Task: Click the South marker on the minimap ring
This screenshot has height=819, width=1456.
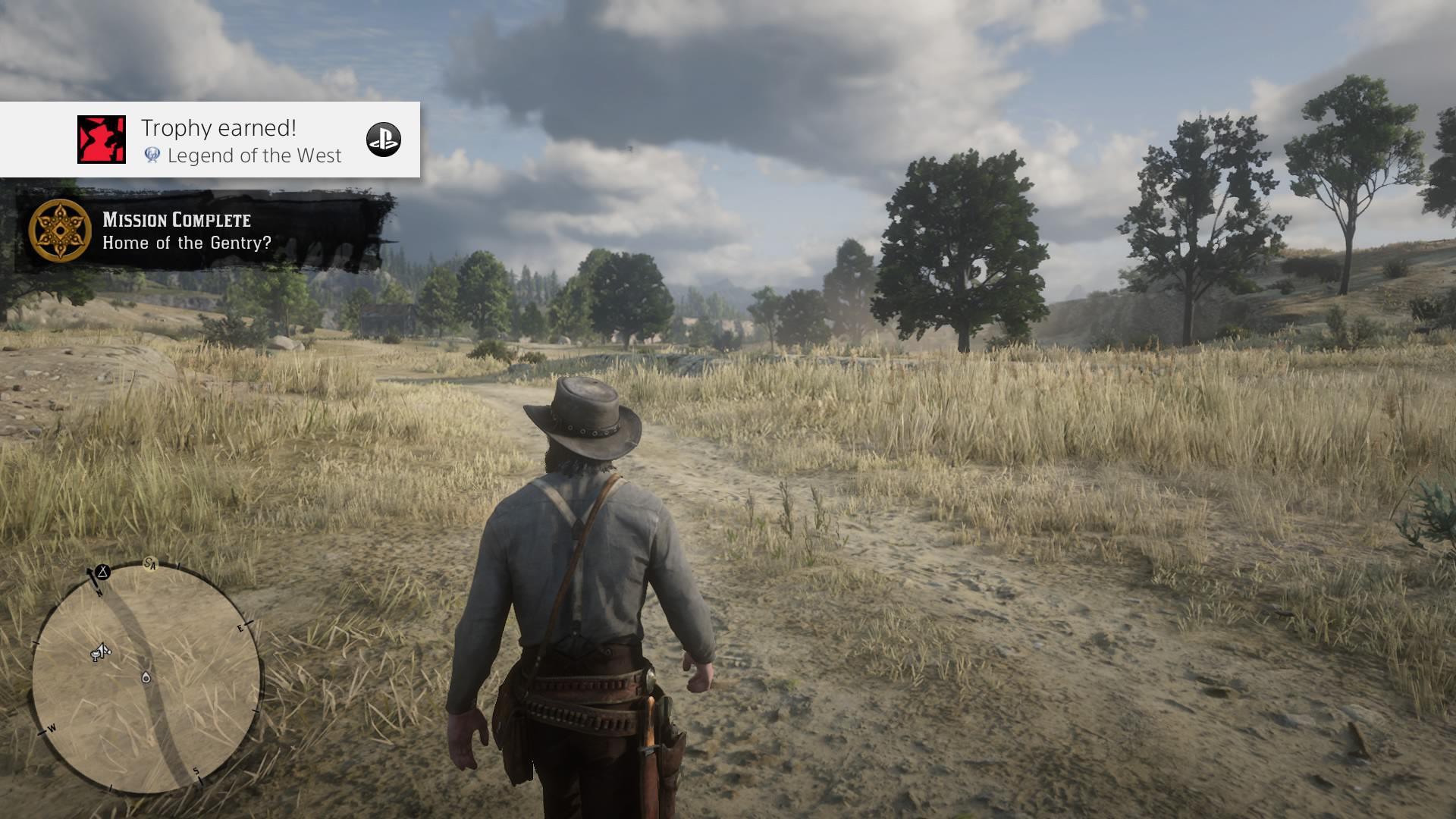Action: [196, 771]
